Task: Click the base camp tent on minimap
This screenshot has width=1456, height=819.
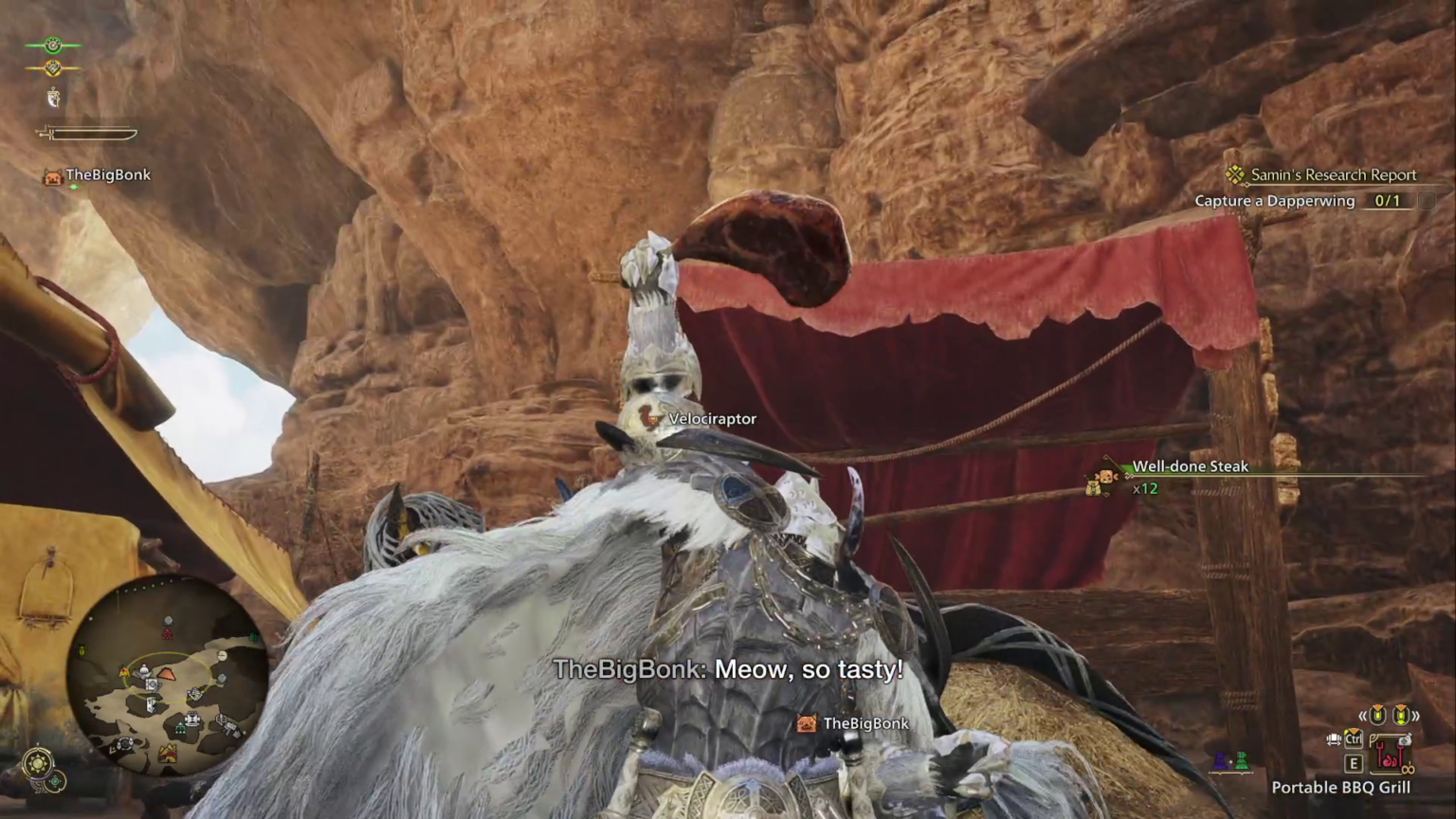Action: [168, 754]
